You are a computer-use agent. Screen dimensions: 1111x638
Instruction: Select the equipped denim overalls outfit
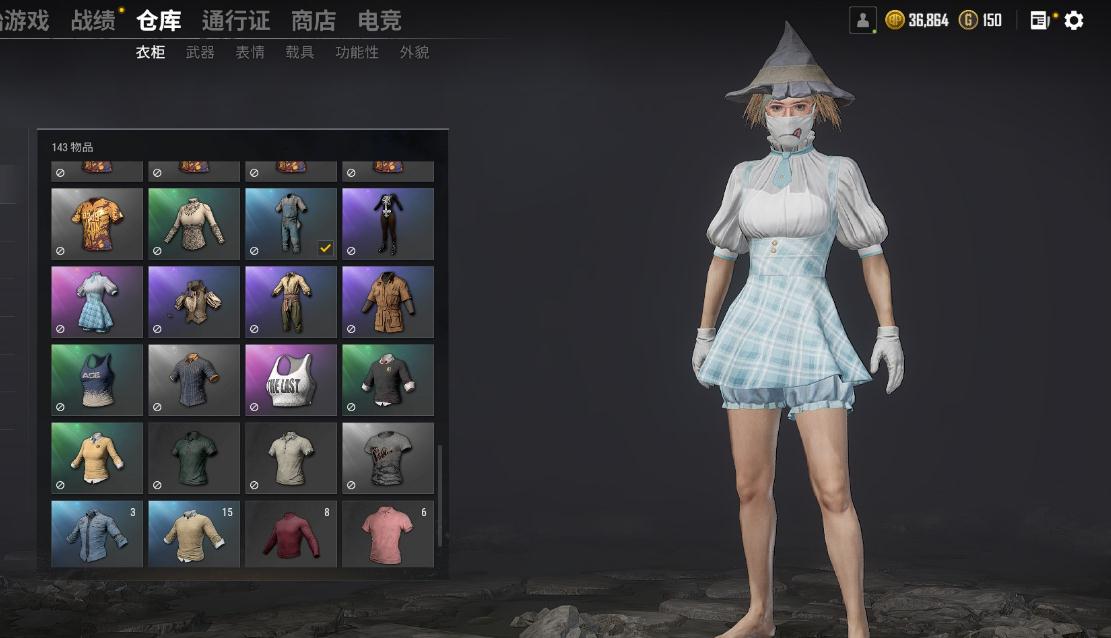[291, 223]
